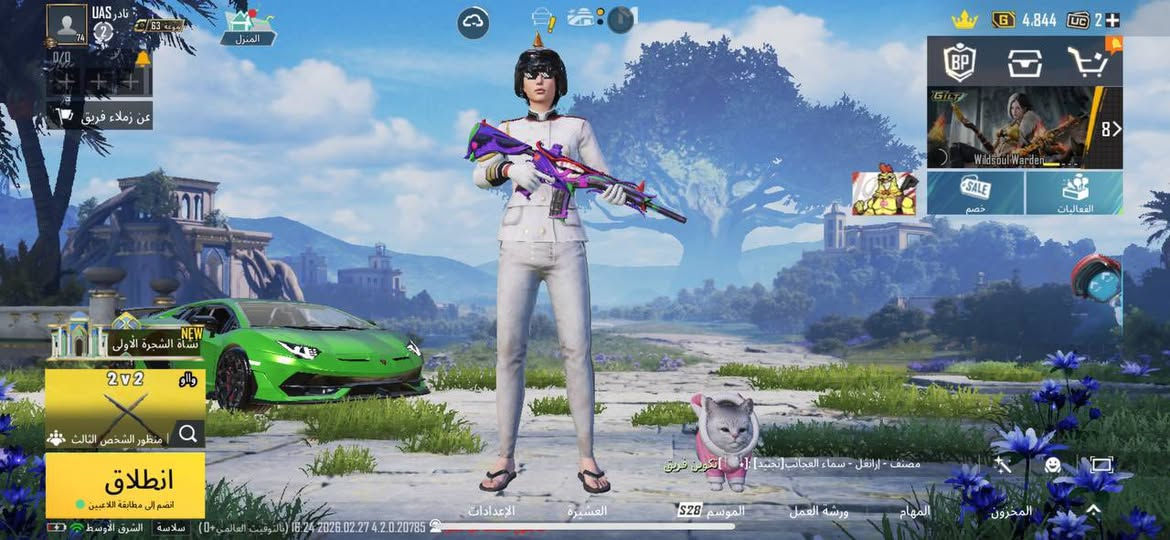This screenshot has height=540, width=1170.
Task: Open the SALE discount panel
Action: click(975, 192)
